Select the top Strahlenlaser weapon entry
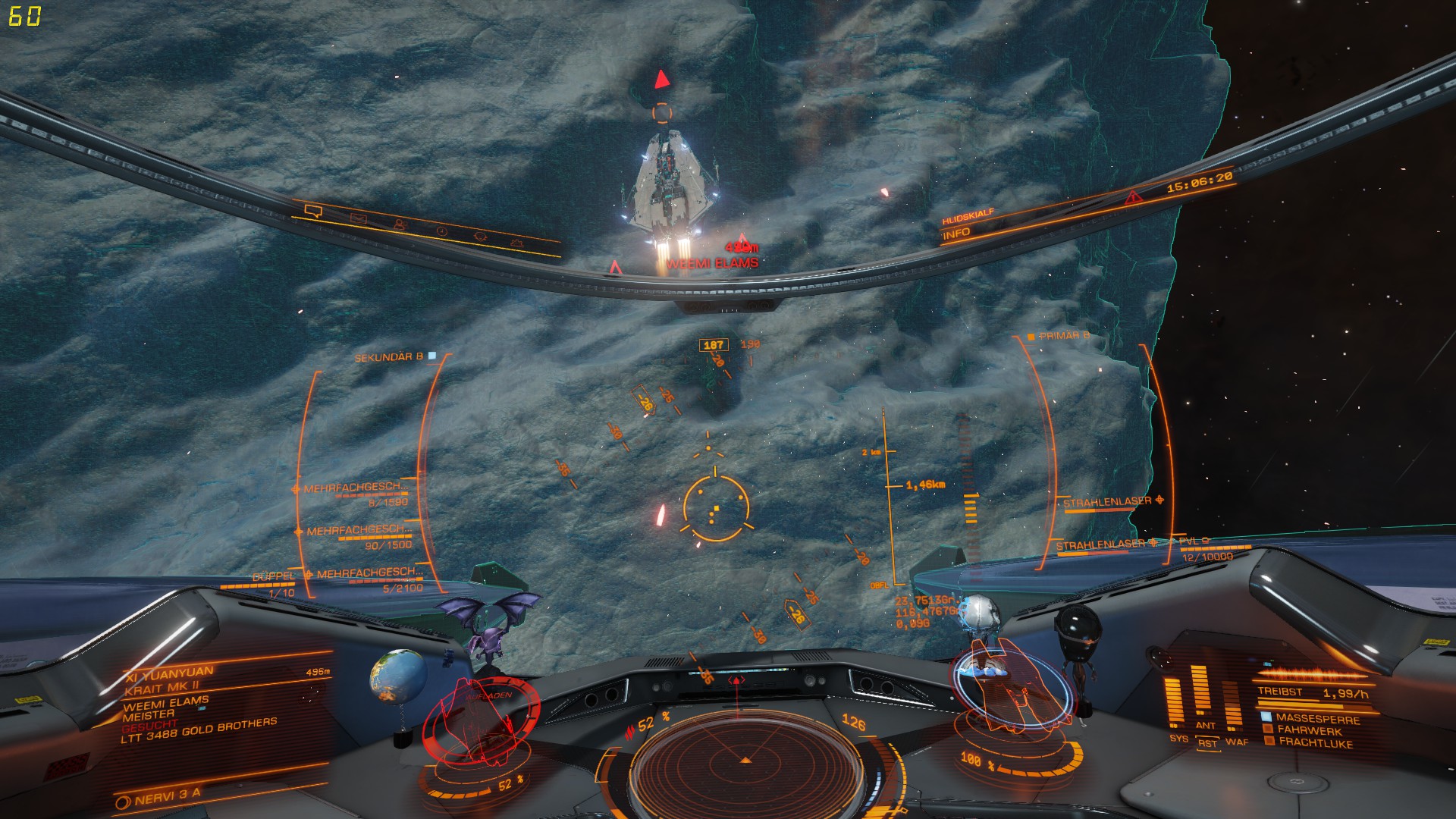 tap(1107, 502)
